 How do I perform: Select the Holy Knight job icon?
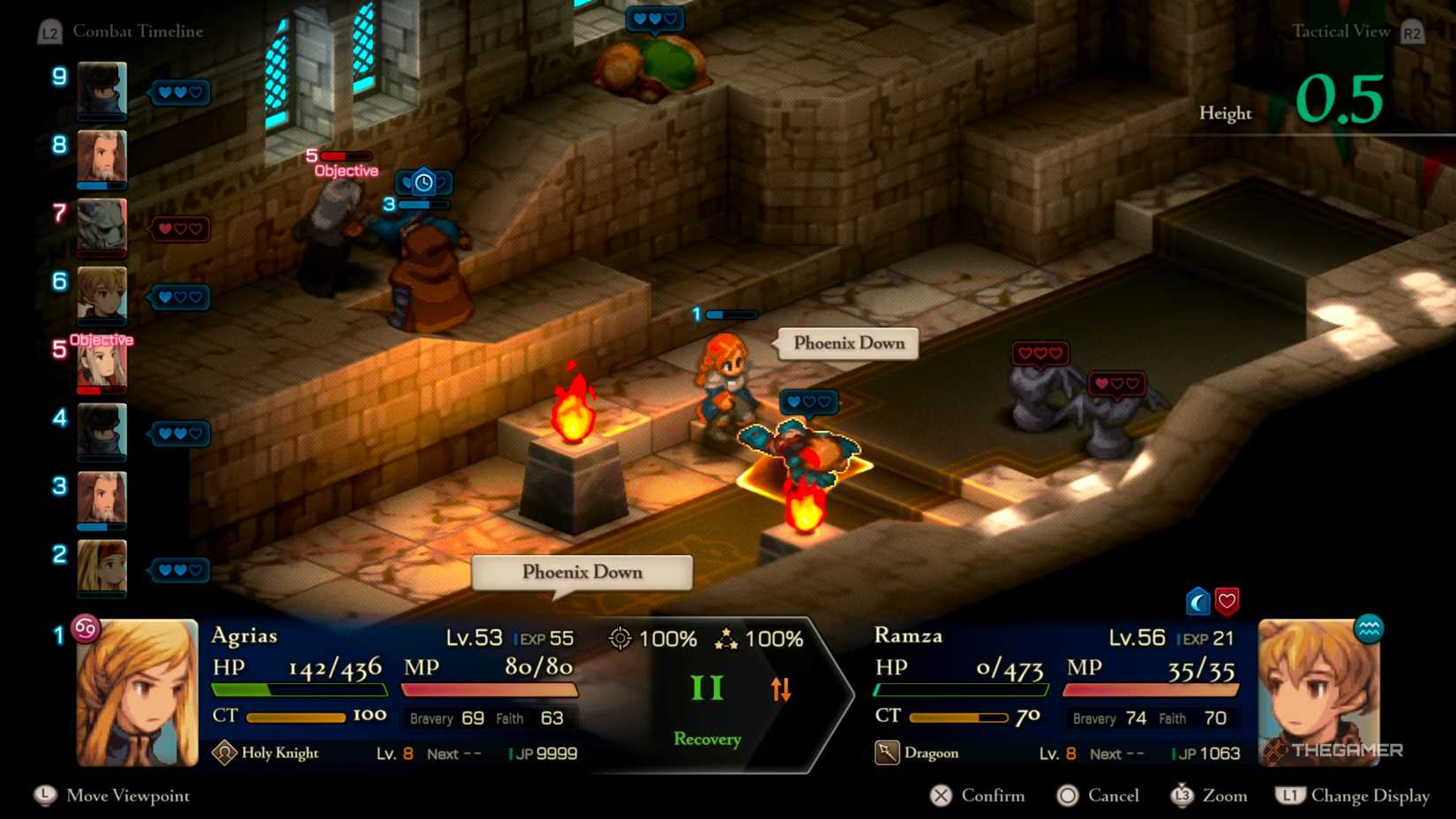[224, 753]
